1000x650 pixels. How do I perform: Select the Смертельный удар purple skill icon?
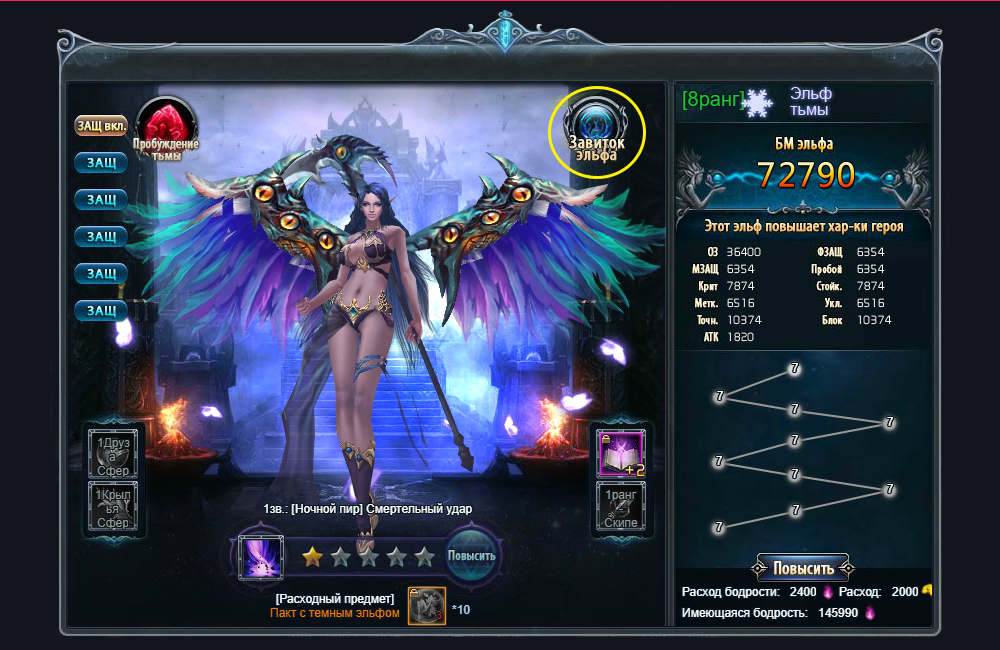[x=259, y=558]
